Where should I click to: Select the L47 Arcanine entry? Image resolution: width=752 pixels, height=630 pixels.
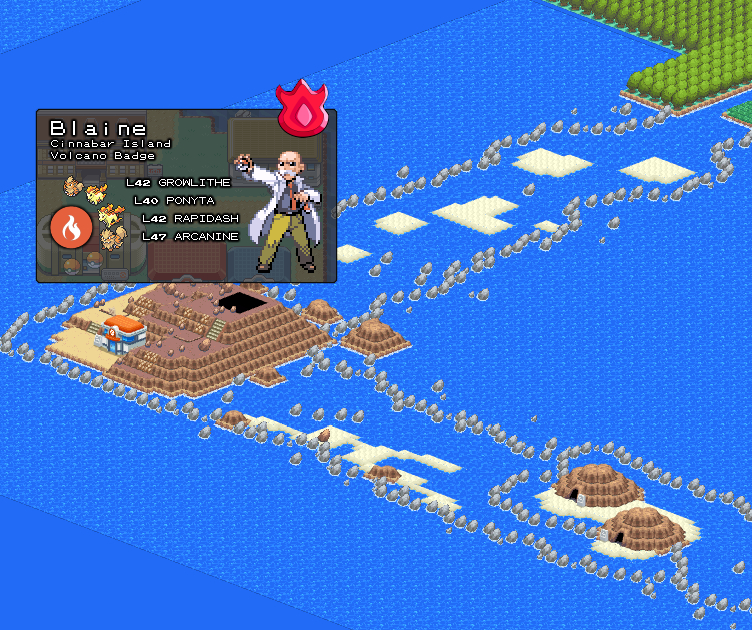pyautogui.click(x=190, y=237)
